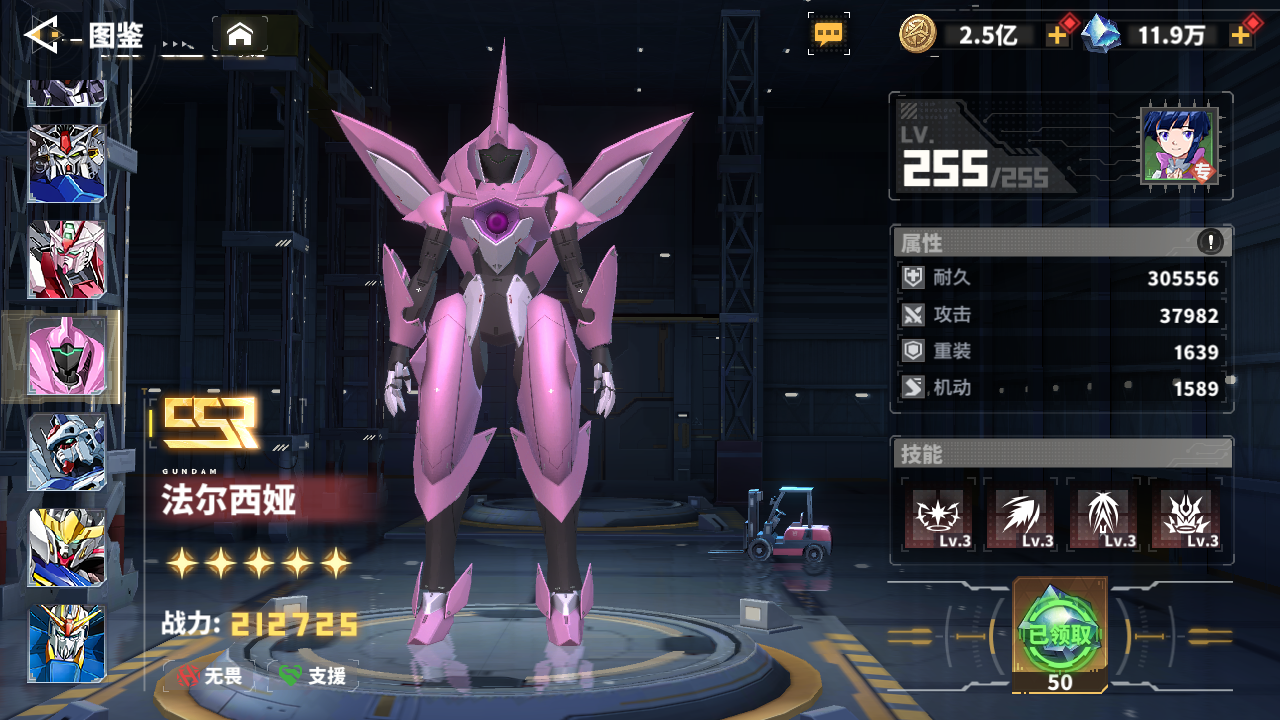Select the pink Farsia mech thumbnail
Image resolution: width=1280 pixels, height=720 pixels.
click(x=66, y=356)
